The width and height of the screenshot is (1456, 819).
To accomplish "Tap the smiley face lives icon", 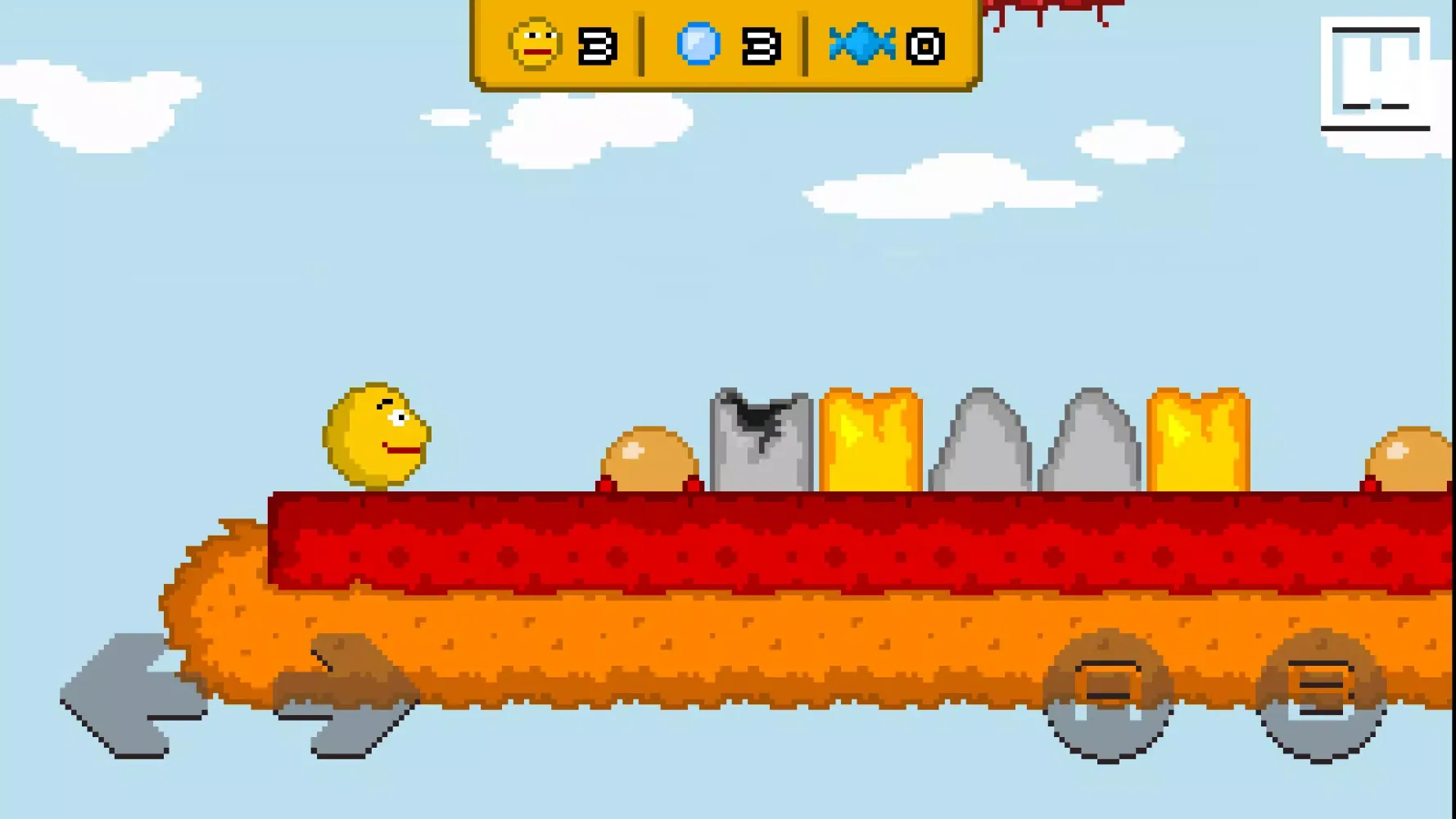I will pos(535,45).
